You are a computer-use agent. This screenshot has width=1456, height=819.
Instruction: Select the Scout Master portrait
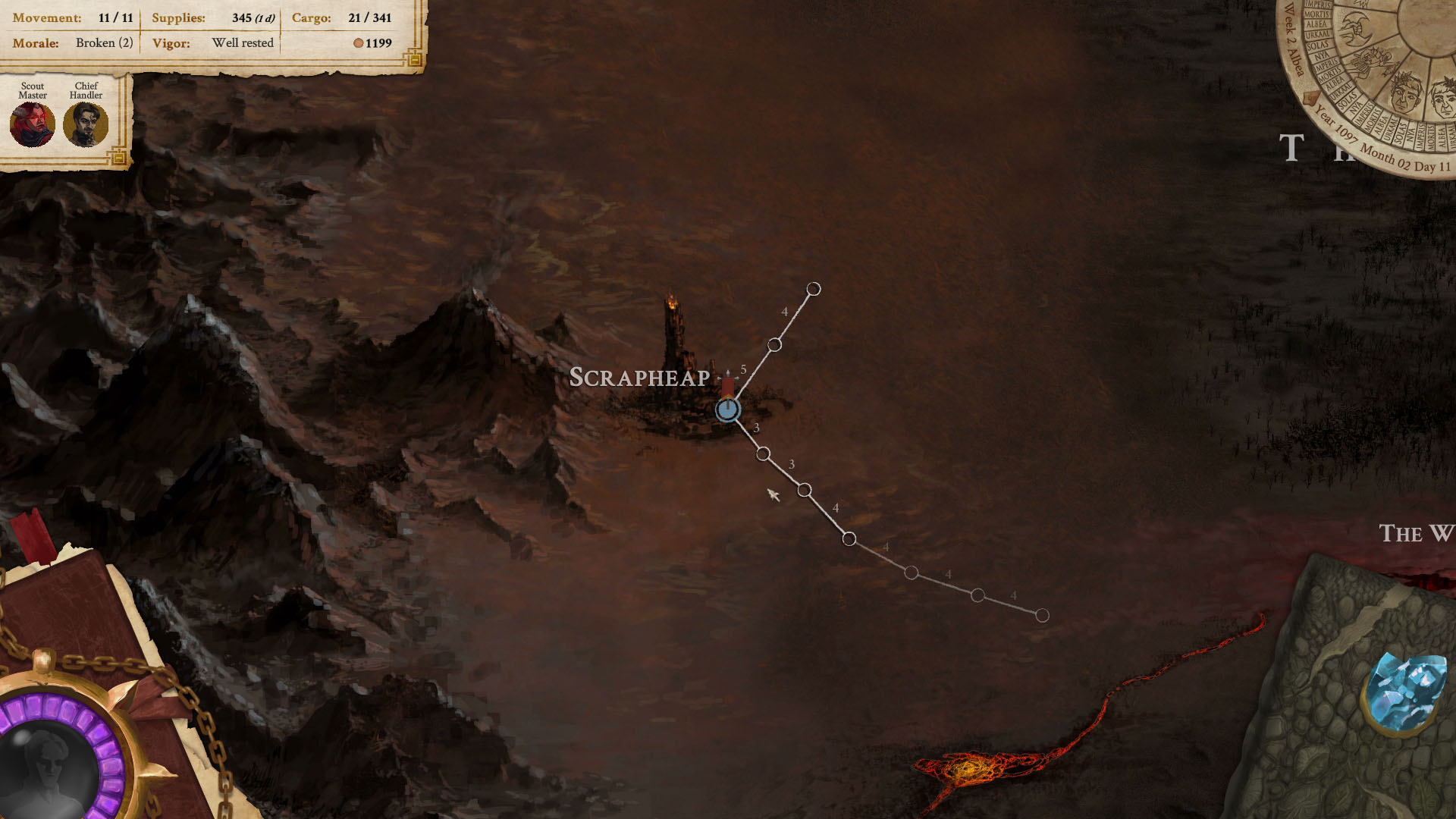point(32,124)
